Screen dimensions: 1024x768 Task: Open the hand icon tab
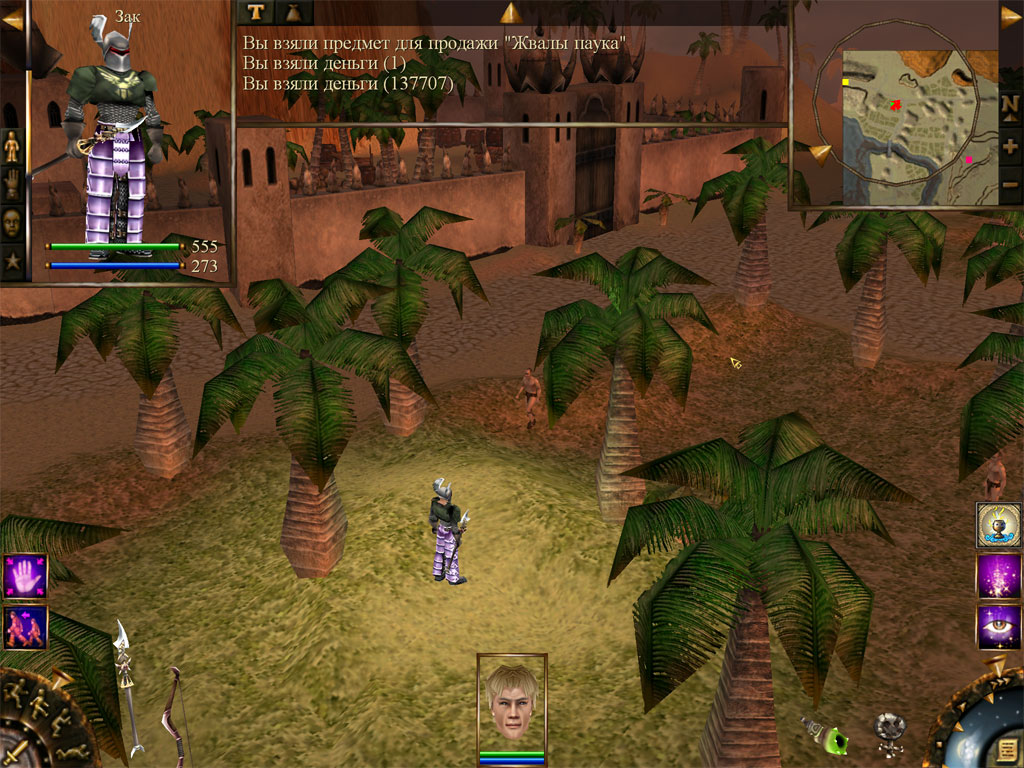point(12,184)
